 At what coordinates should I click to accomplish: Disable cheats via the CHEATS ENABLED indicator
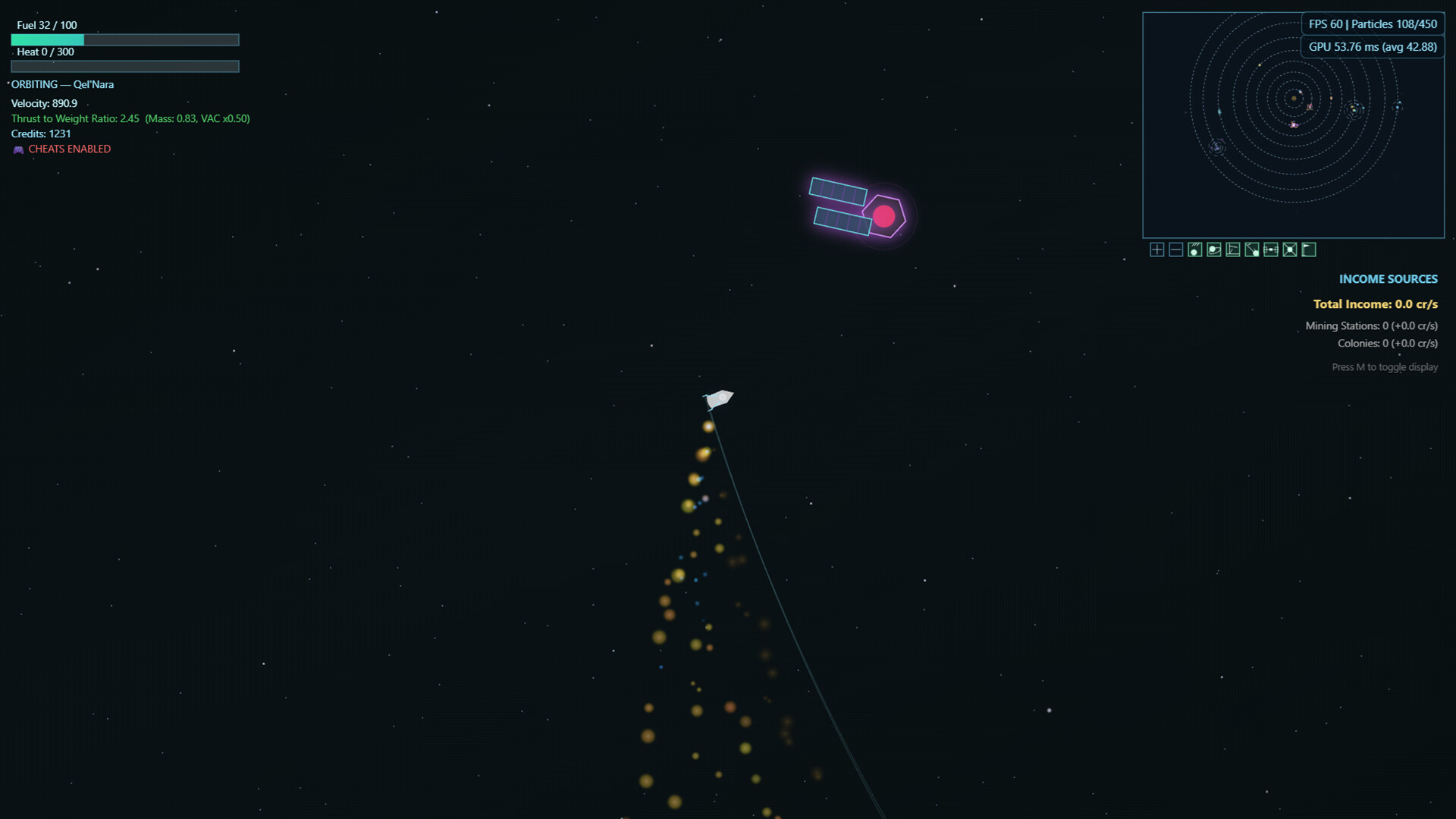pyautogui.click(x=69, y=149)
